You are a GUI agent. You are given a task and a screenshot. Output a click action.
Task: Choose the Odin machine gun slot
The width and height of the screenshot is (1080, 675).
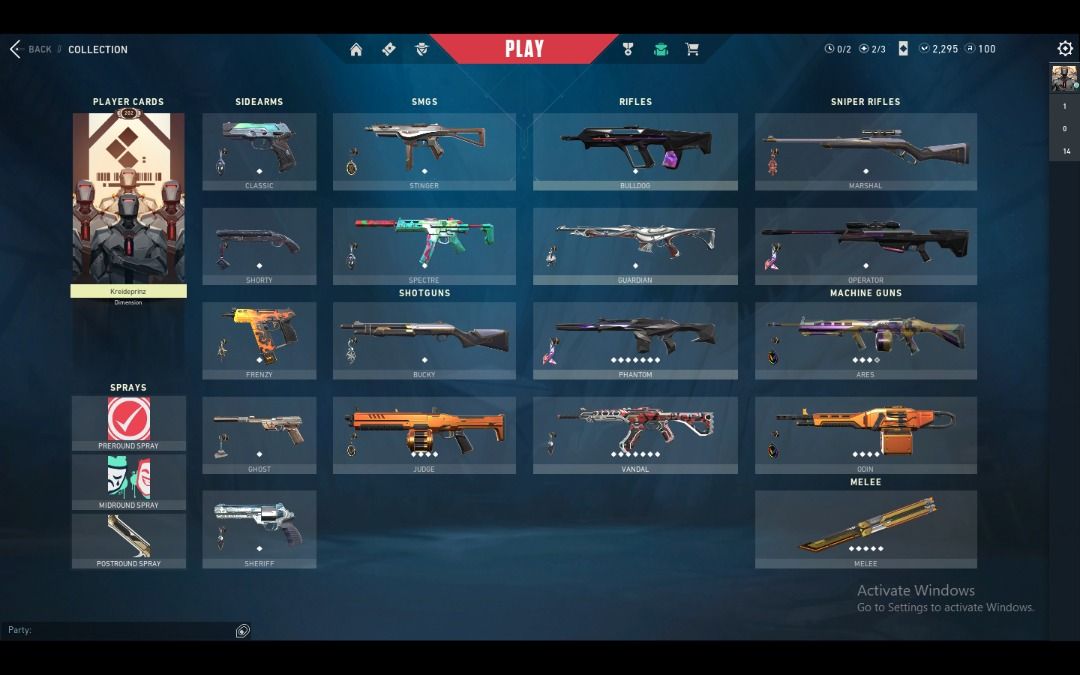click(x=865, y=434)
